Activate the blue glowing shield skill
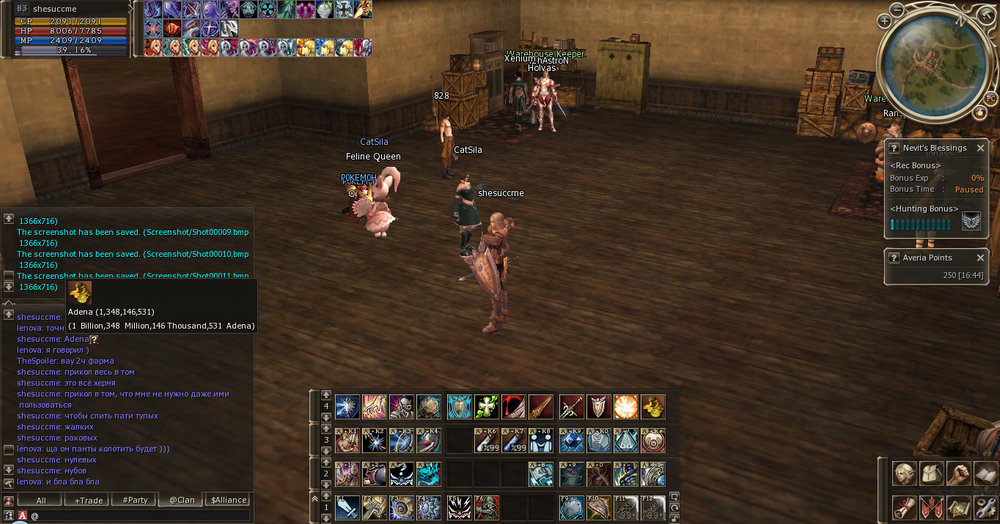The height and width of the screenshot is (524, 1000). pos(460,406)
